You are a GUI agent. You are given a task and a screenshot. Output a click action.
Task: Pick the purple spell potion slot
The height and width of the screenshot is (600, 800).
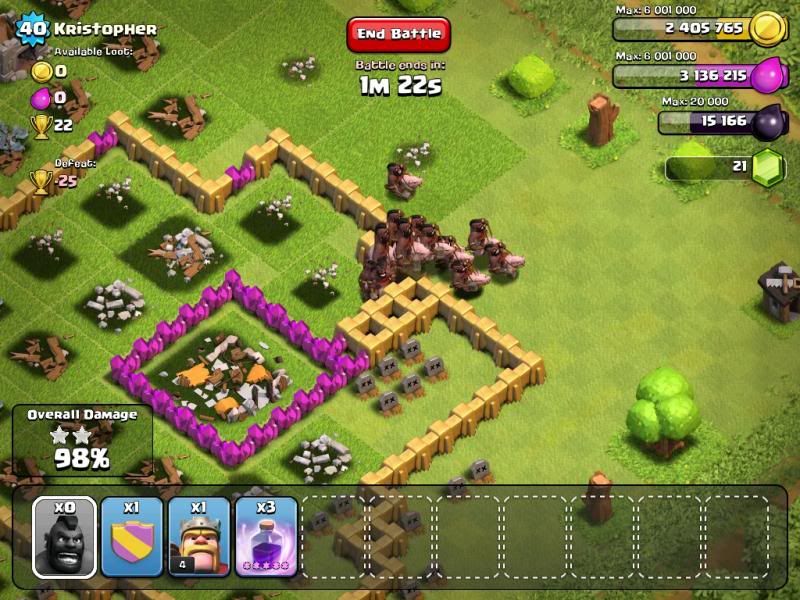click(x=266, y=537)
